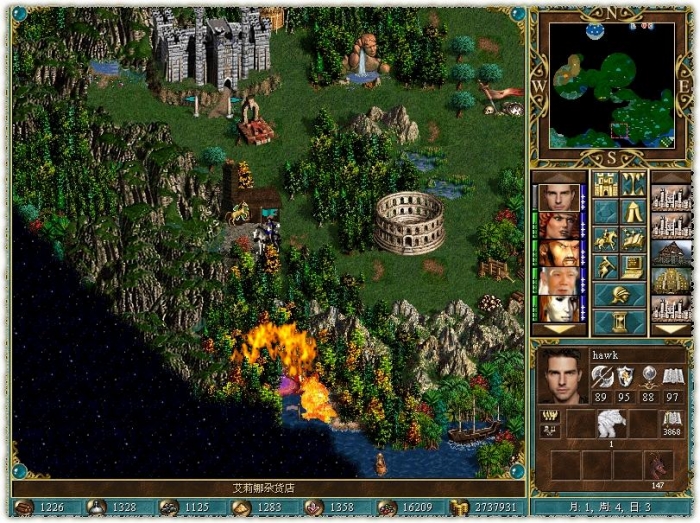Open the spellbook via cast spell button
Screen dimensions: 700x523
coord(632,239)
